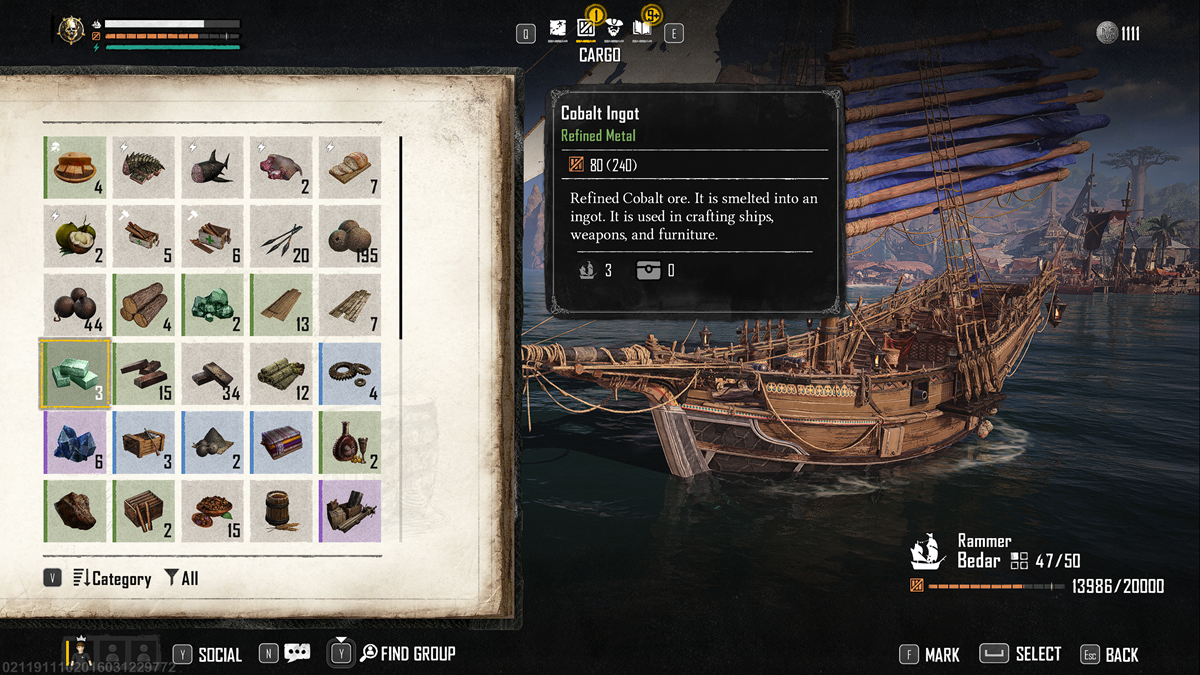Select the spears stack of 20
The width and height of the screenshot is (1200, 675).
tap(281, 236)
